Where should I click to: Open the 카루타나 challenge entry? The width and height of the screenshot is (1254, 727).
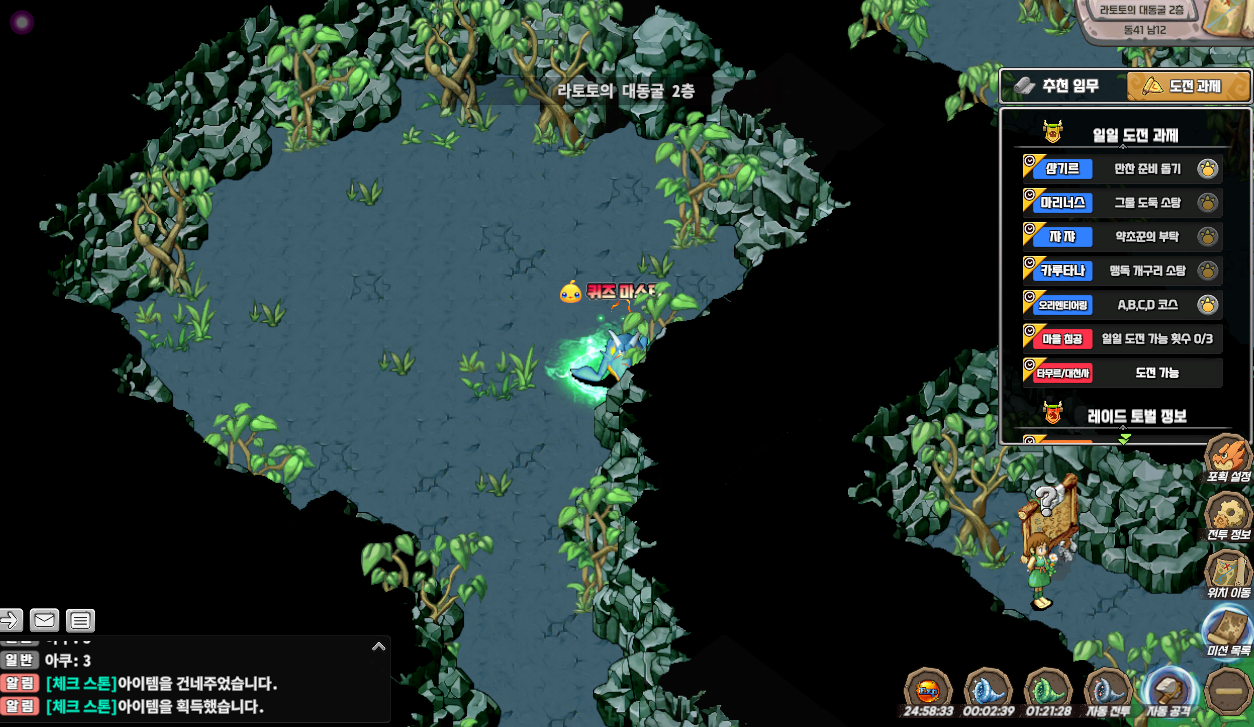(x=1121, y=271)
